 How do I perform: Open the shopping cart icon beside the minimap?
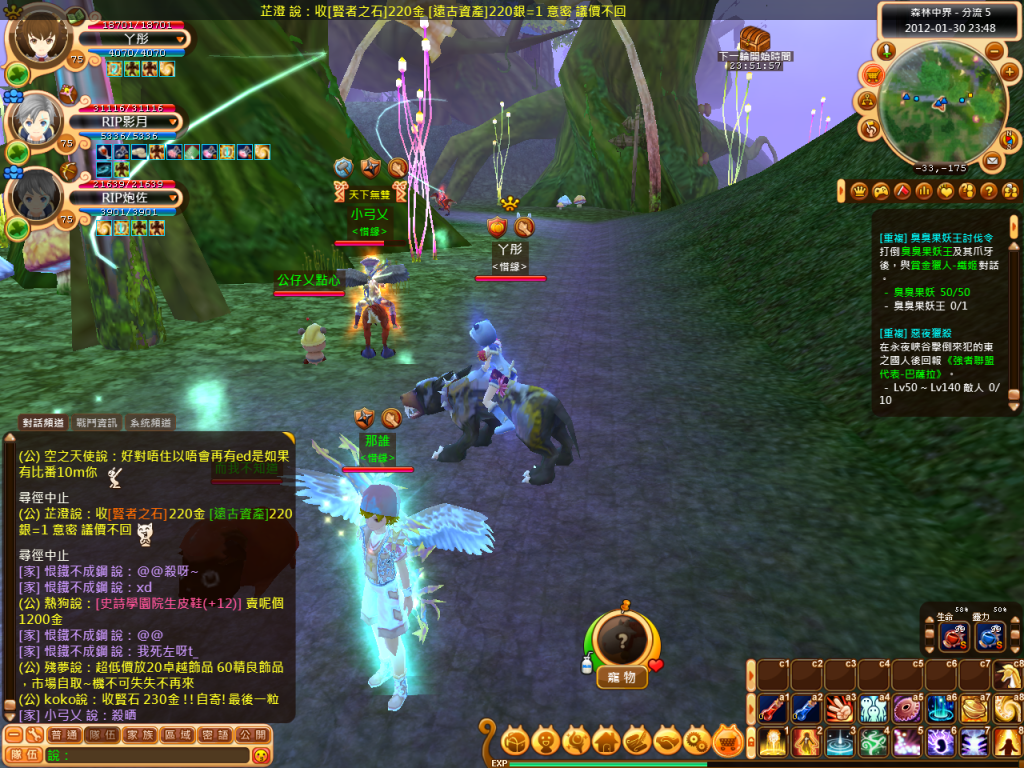point(872,75)
